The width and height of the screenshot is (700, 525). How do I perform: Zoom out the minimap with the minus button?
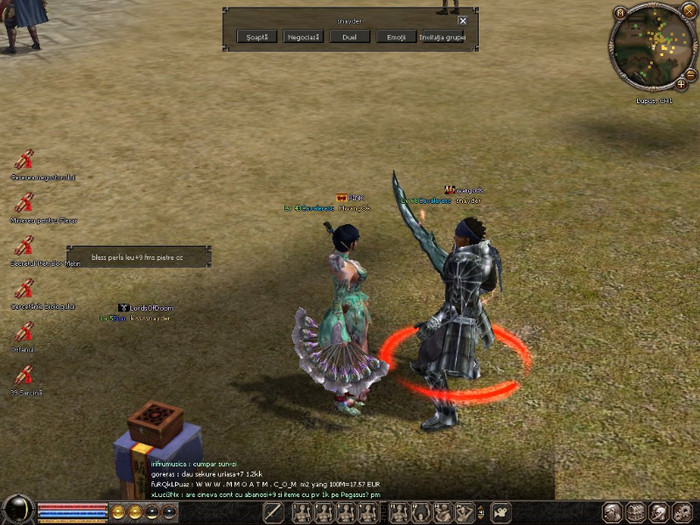click(690, 72)
